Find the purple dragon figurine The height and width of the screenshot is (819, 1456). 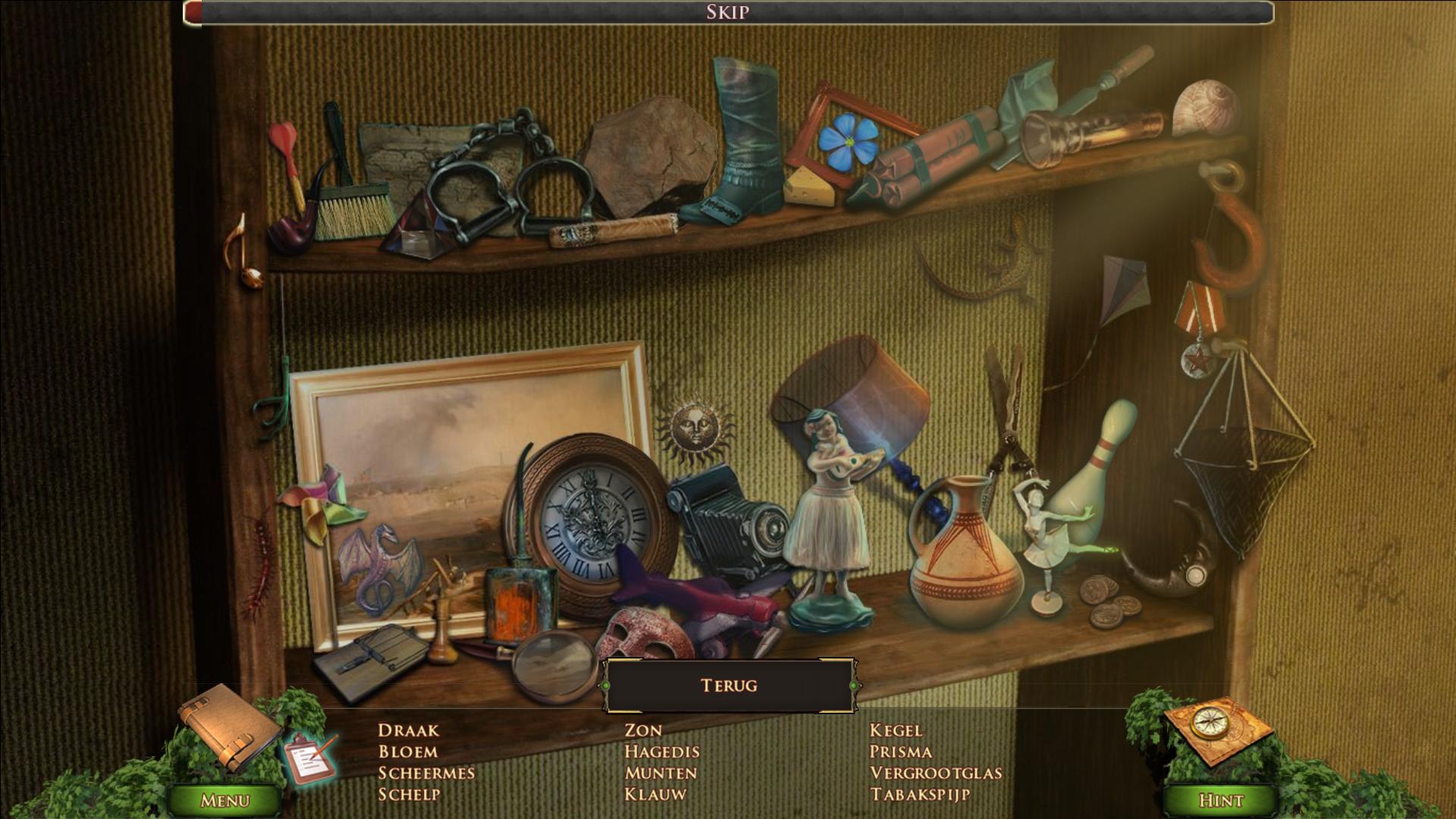(x=378, y=567)
